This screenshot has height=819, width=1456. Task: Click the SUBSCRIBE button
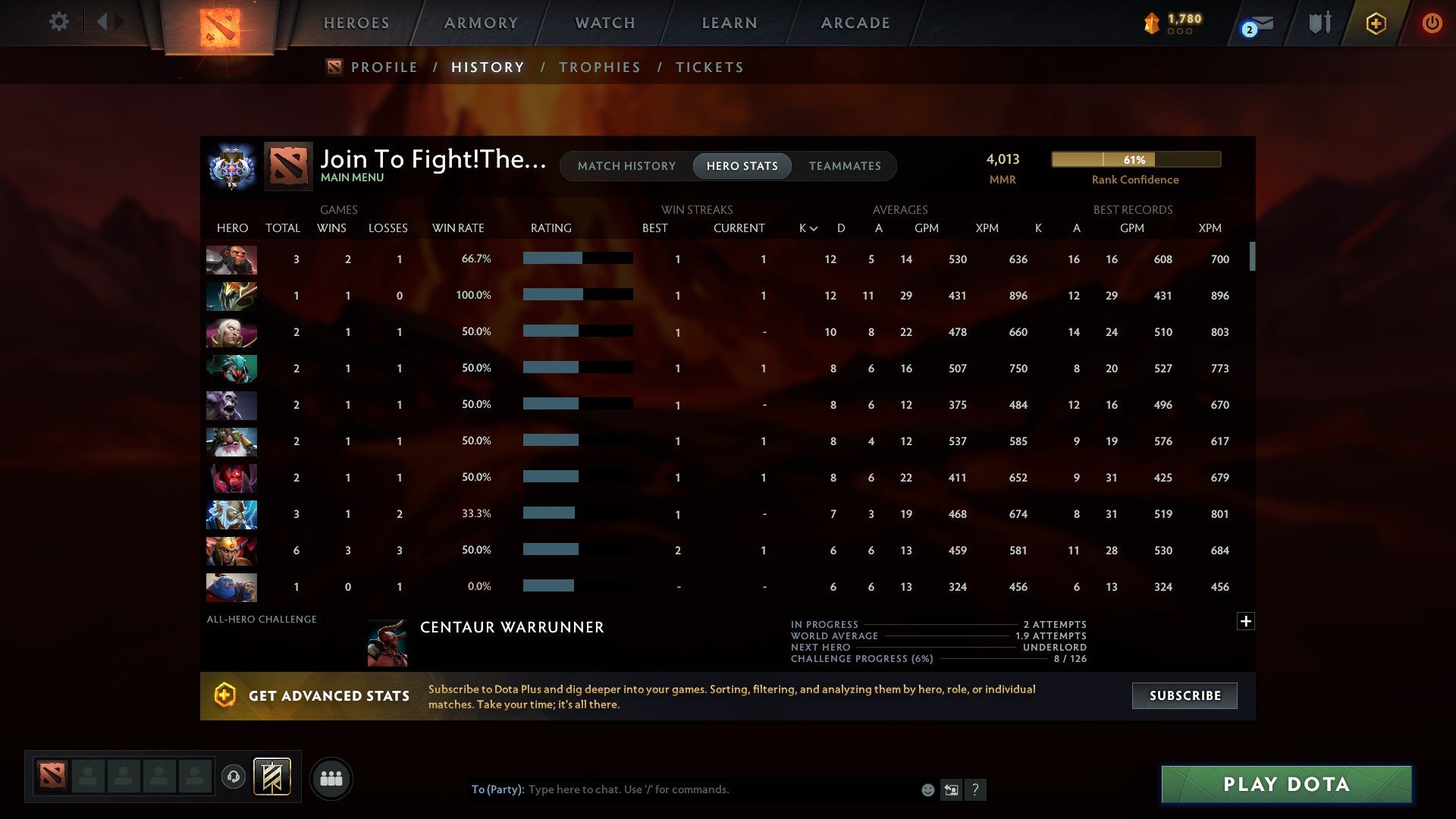[1184, 695]
